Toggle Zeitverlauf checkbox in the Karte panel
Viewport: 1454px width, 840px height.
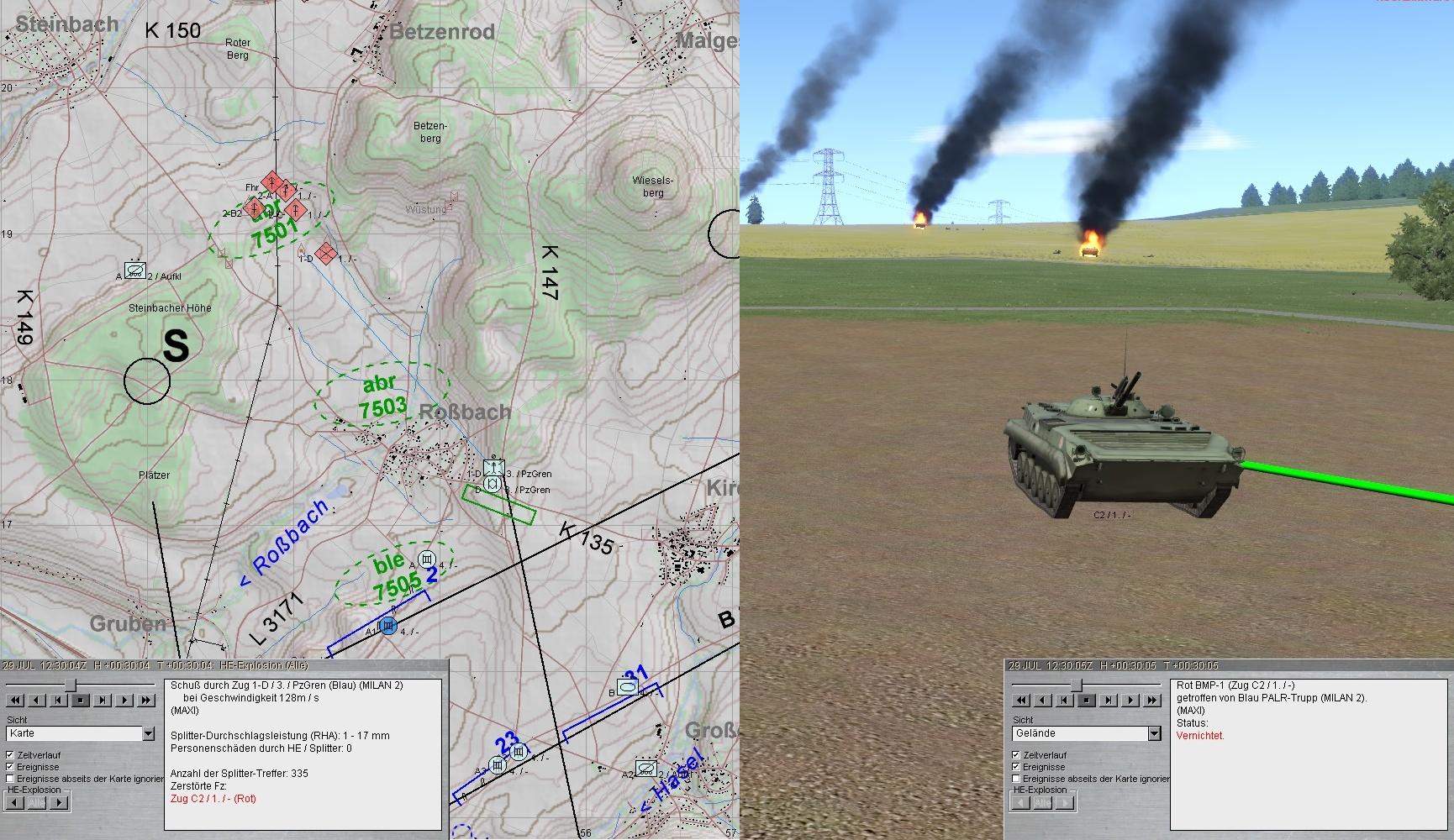(x=10, y=755)
